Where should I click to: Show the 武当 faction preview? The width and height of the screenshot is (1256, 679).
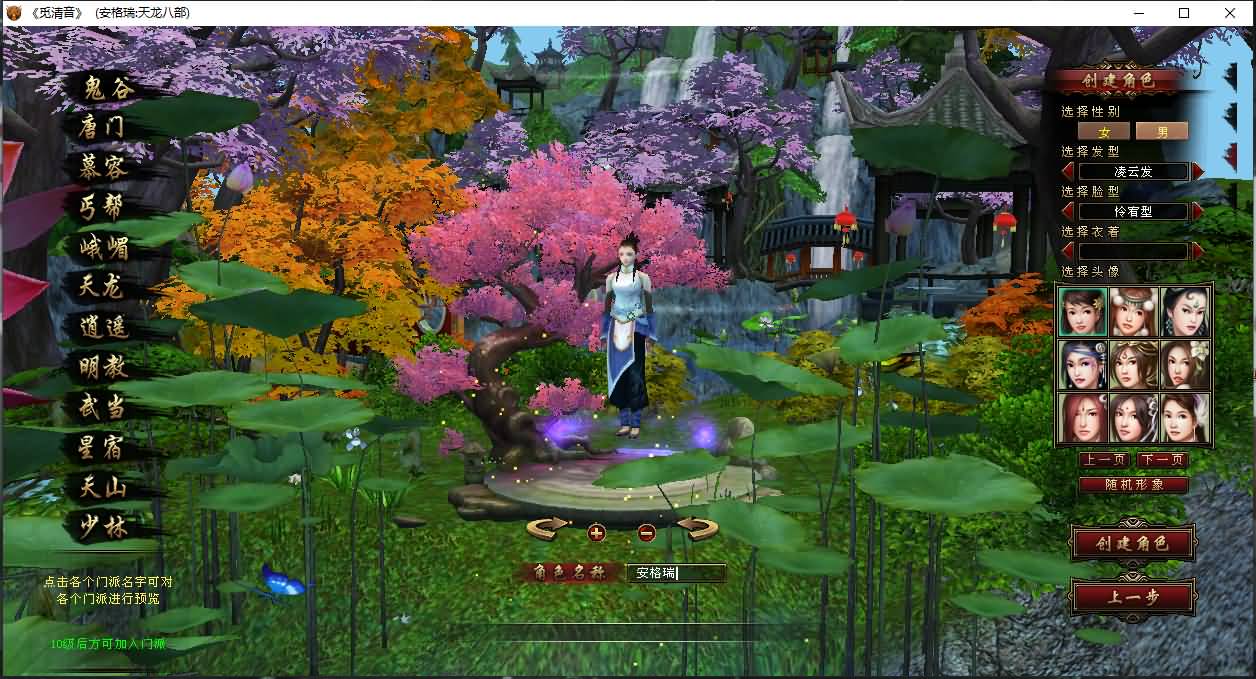102,407
